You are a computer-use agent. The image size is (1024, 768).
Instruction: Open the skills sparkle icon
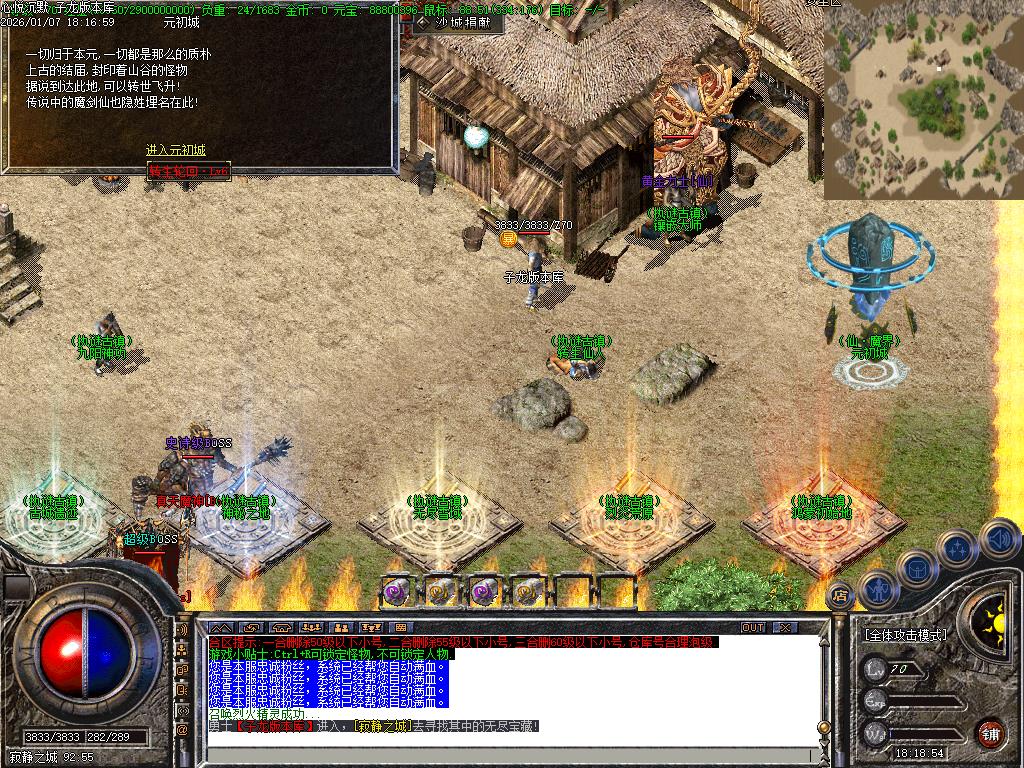click(x=958, y=548)
